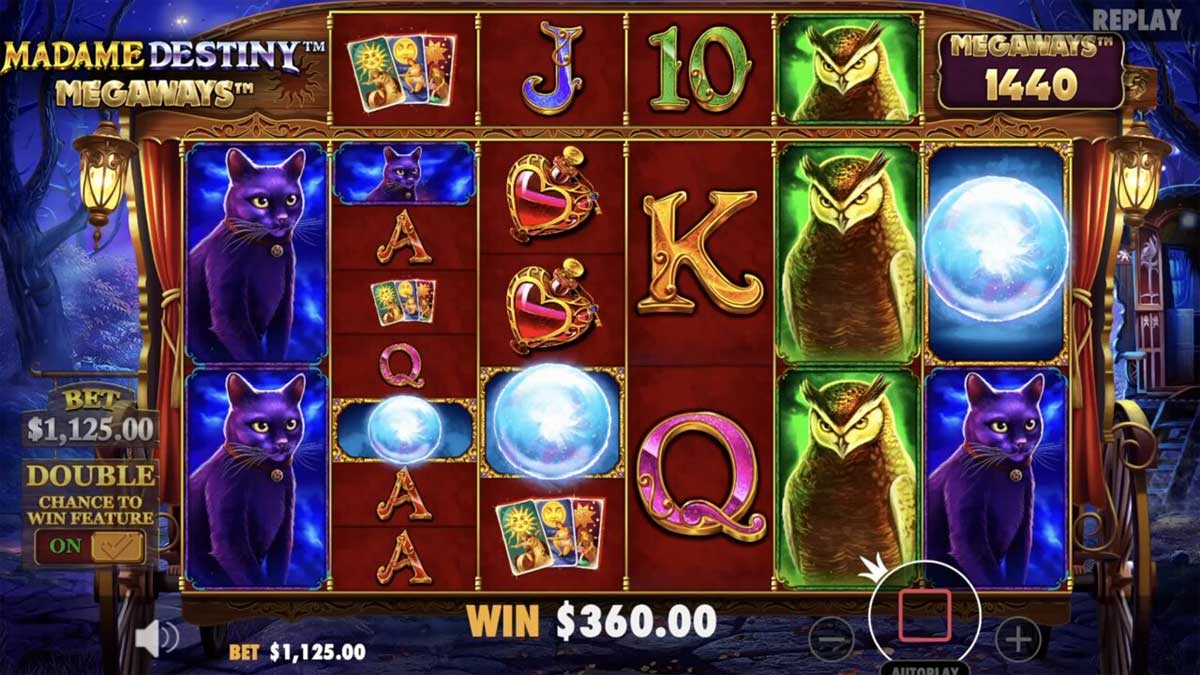Increase the bet with the plus button

point(1018,639)
